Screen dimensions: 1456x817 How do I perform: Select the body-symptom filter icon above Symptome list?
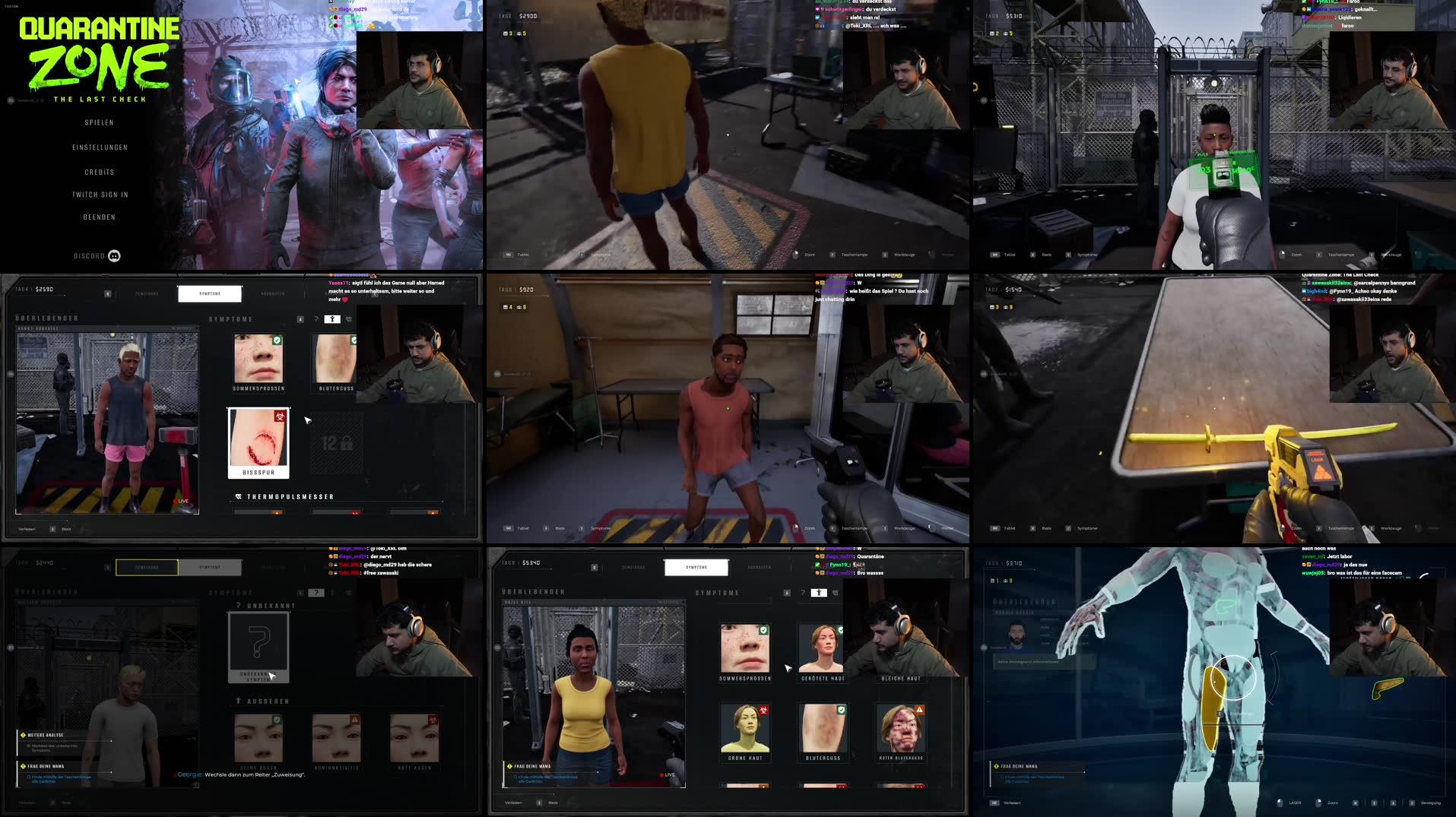pos(332,319)
